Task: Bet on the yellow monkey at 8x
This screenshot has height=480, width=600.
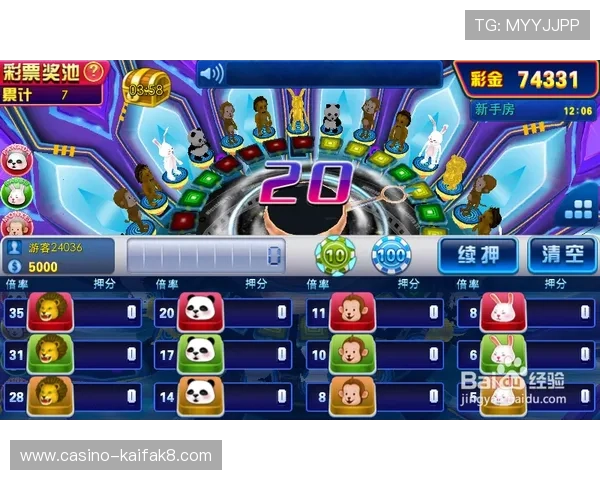Action: coord(351,394)
